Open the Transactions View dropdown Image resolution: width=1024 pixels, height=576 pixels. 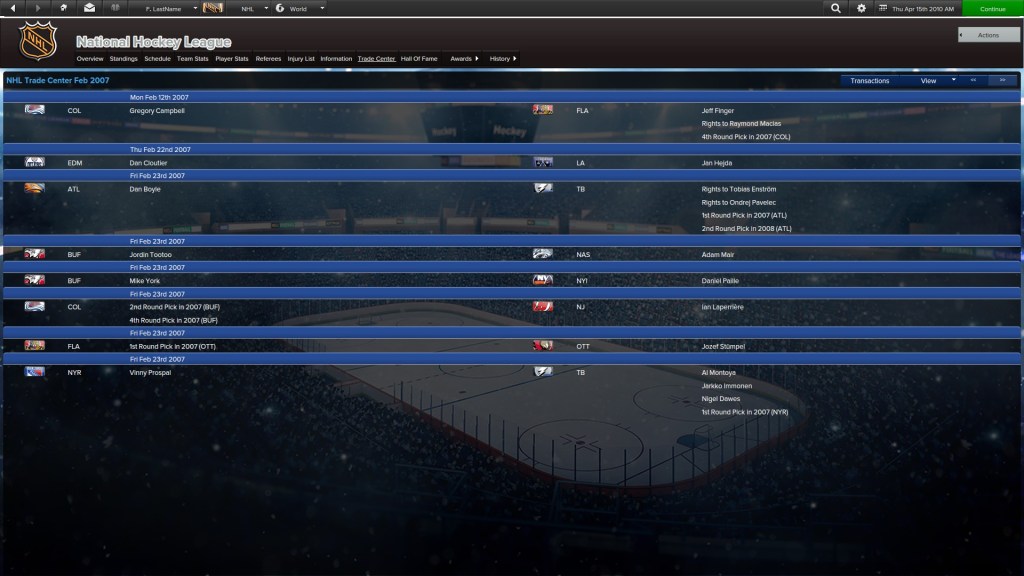pos(937,80)
